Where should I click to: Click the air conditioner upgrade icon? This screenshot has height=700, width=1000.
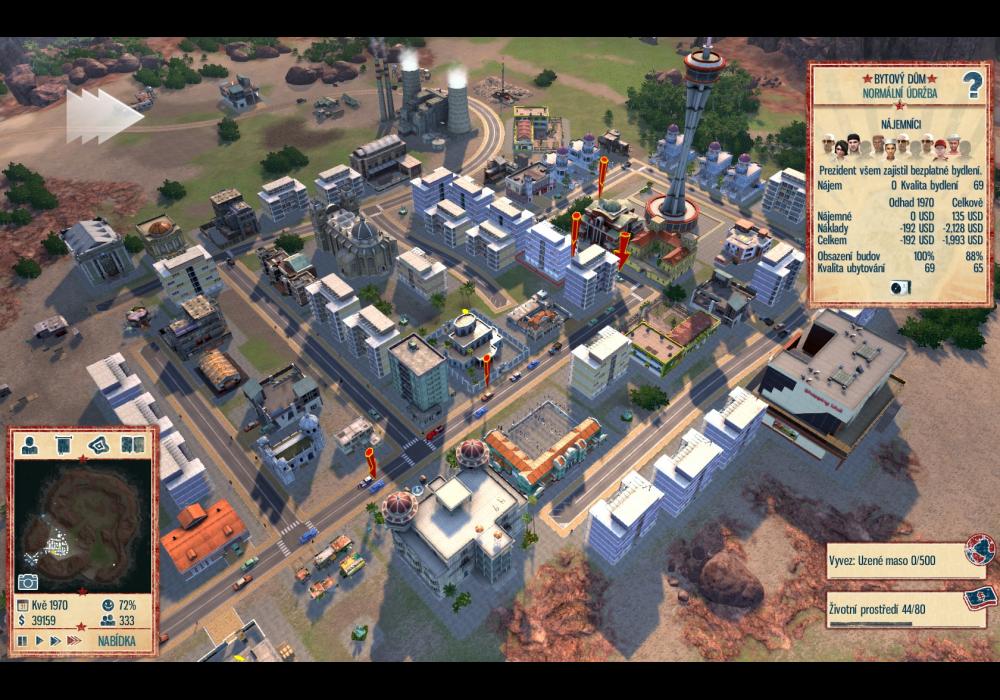point(900,287)
